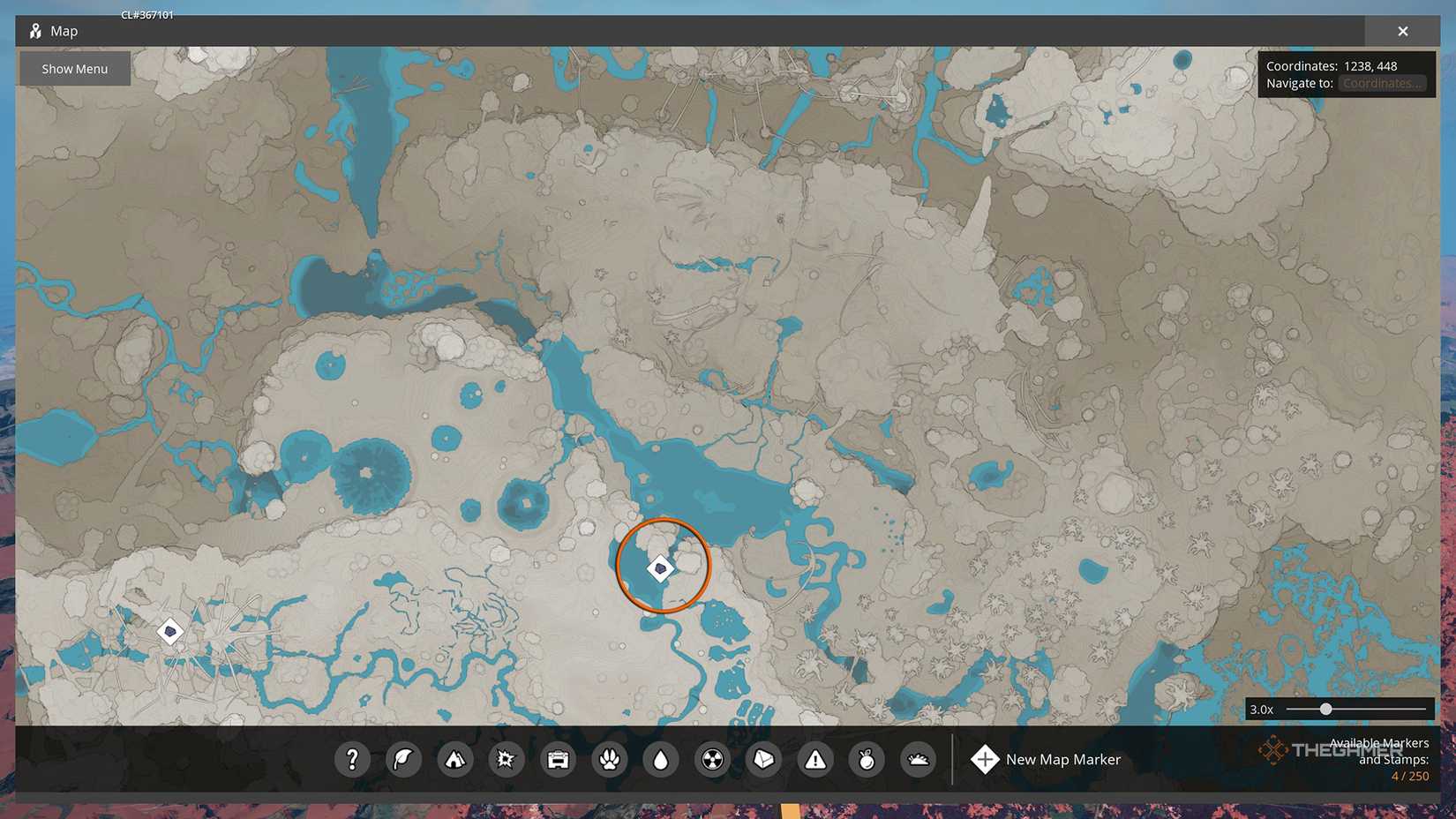Click the plus icon next to New Map Marker
The image size is (1456, 819).
click(x=984, y=759)
